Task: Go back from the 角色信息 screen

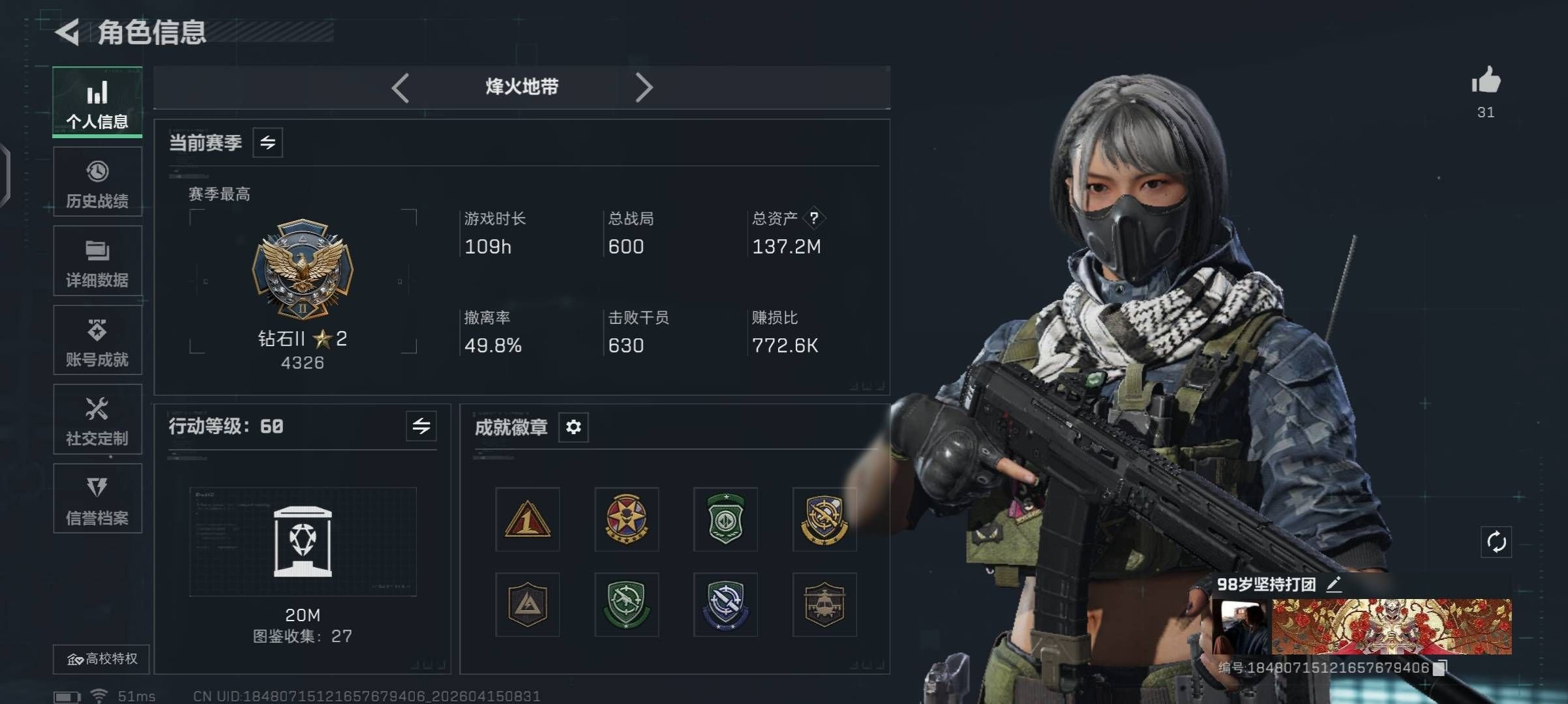Action: coord(68,32)
